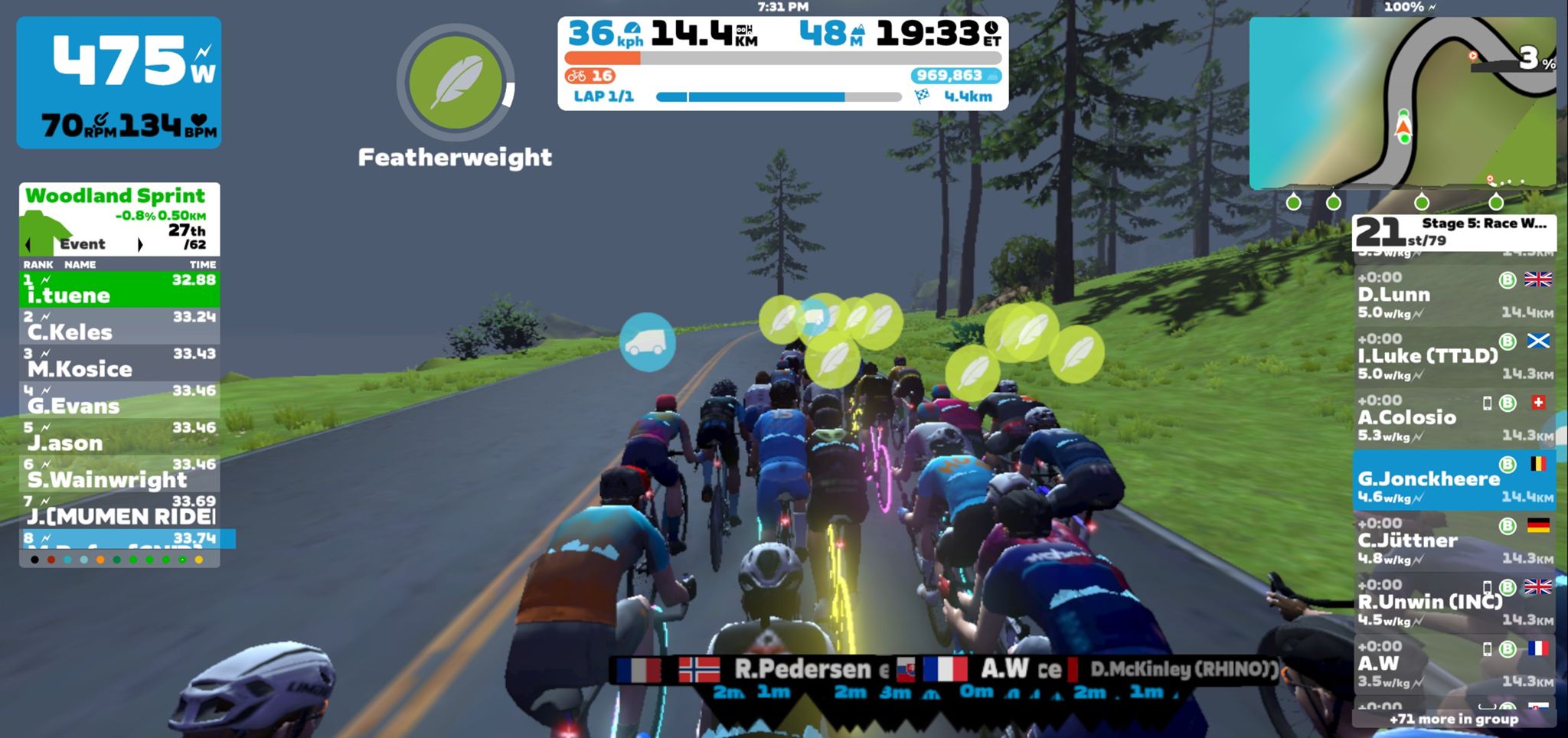This screenshot has width=1568, height=738.
Task: Open the Stage 5 race position panel
Action: point(1453,231)
